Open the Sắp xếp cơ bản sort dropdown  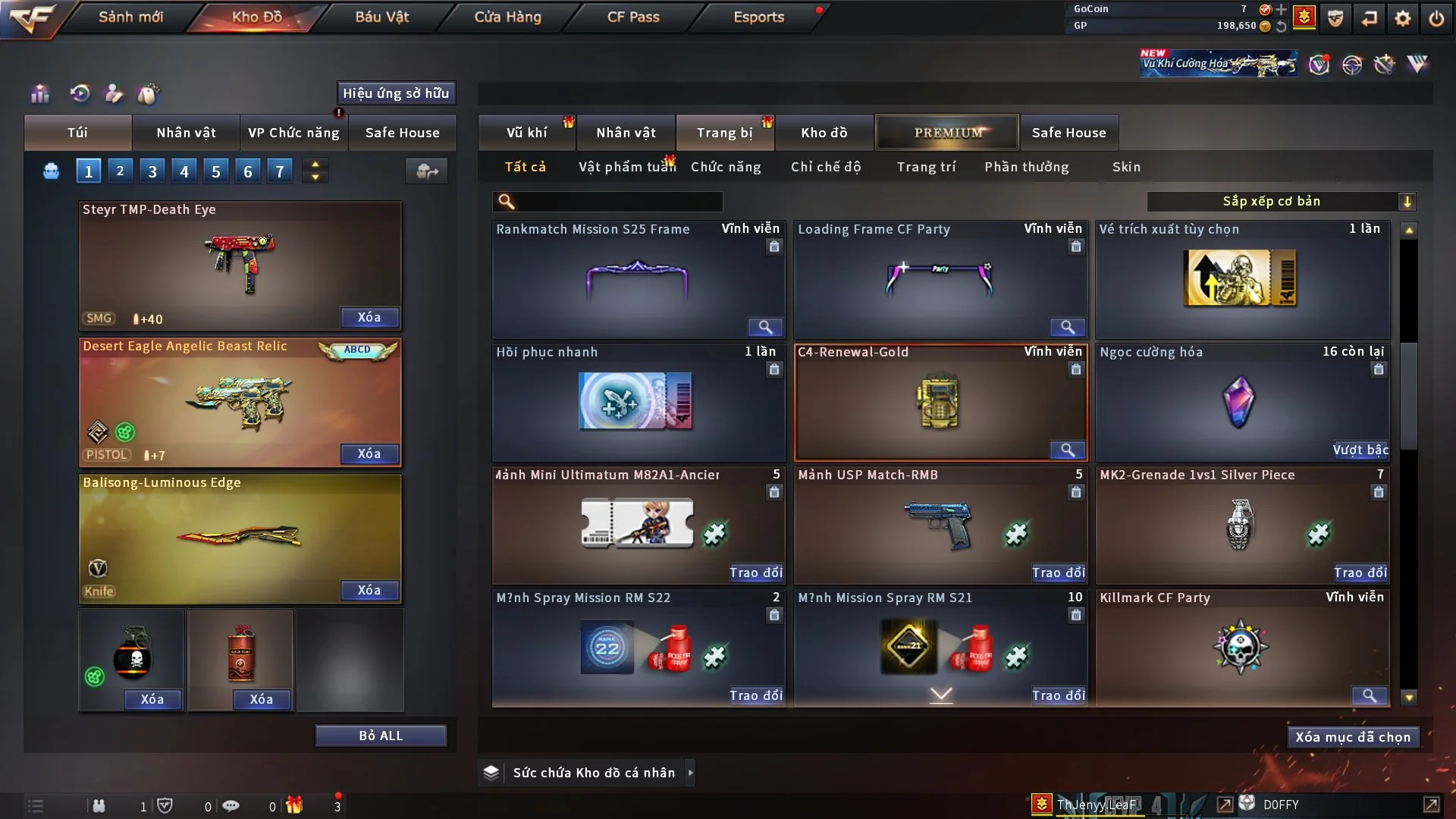coord(1282,201)
